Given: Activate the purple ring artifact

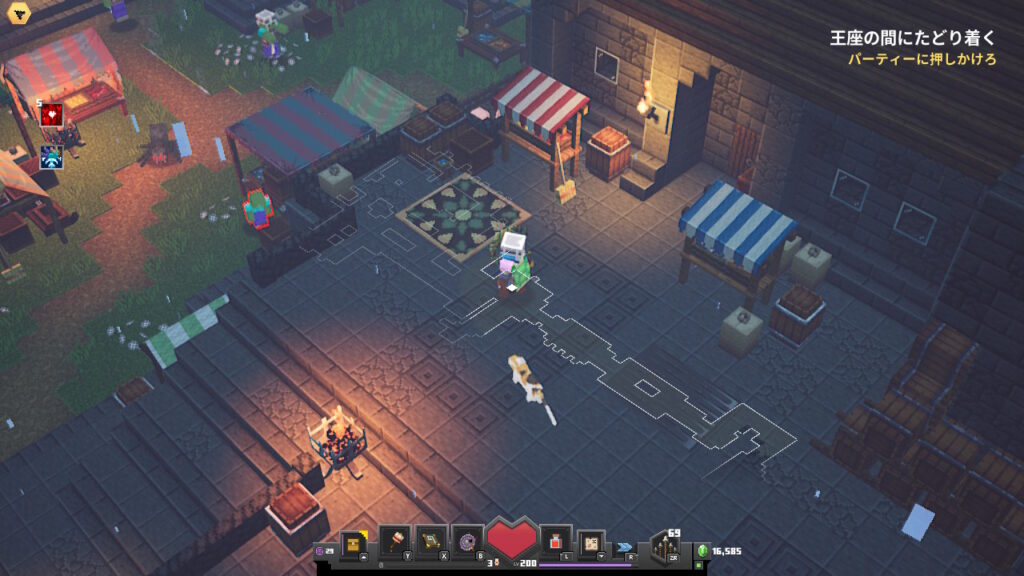Looking at the screenshot, I should tap(466, 541).
